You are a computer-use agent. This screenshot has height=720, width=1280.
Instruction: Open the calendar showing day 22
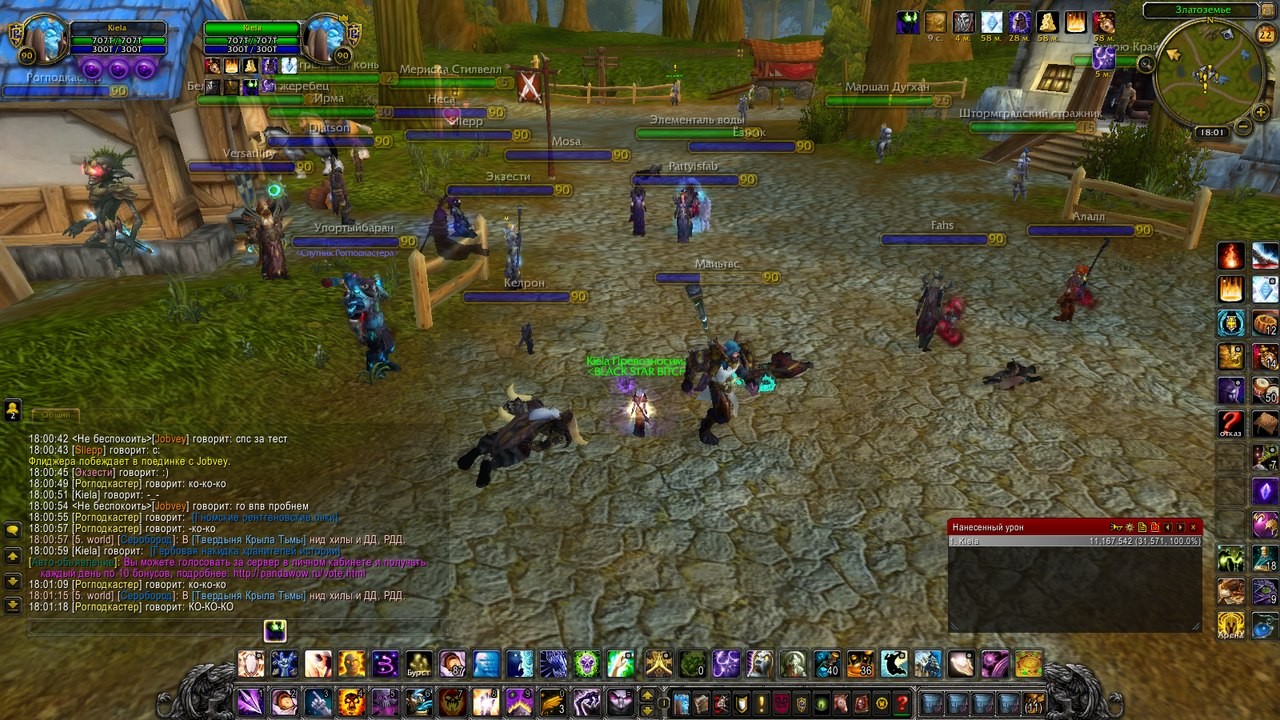[x=1265, y=35]
